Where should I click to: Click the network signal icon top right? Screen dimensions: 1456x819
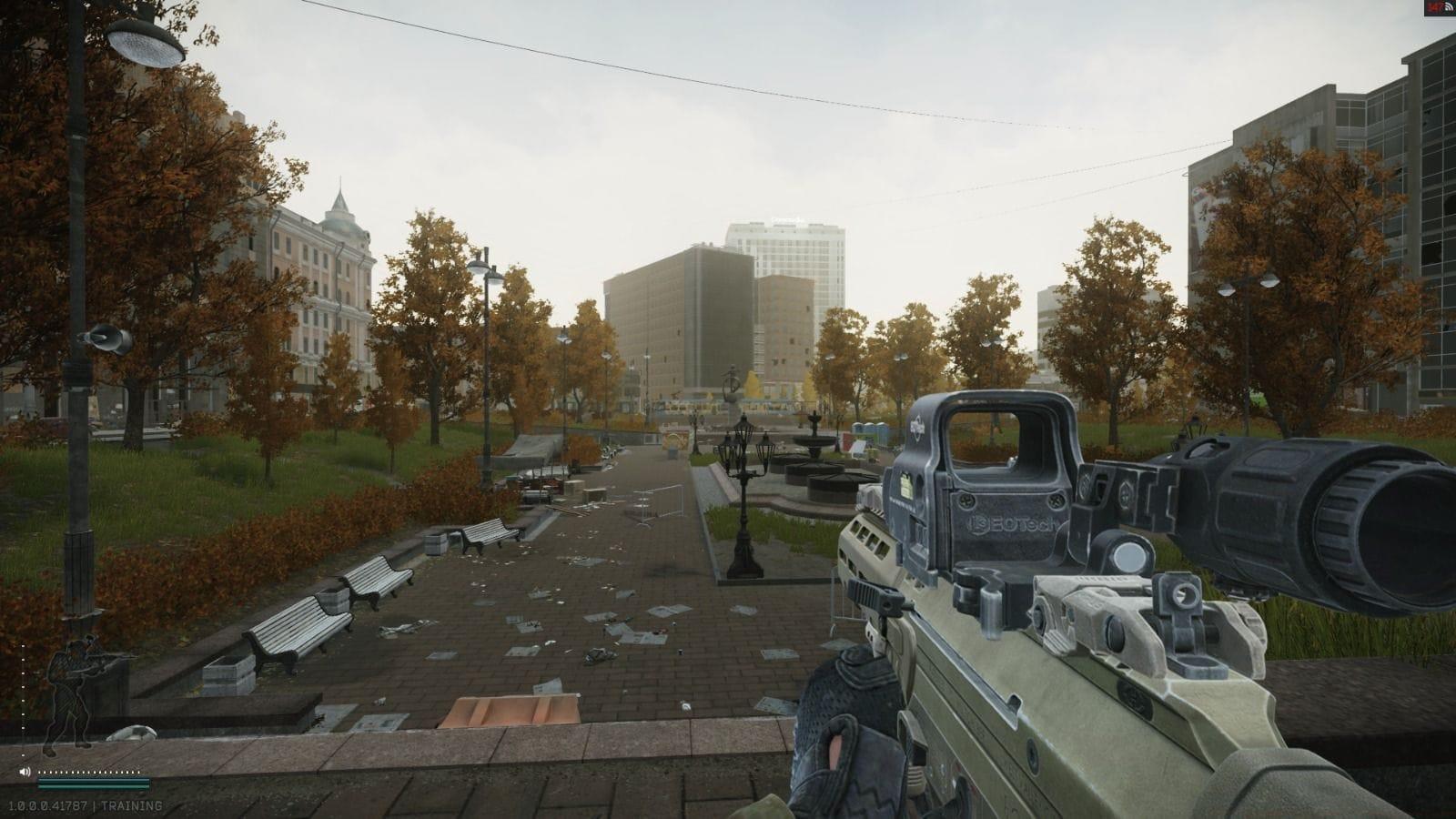pos(1451,8)
